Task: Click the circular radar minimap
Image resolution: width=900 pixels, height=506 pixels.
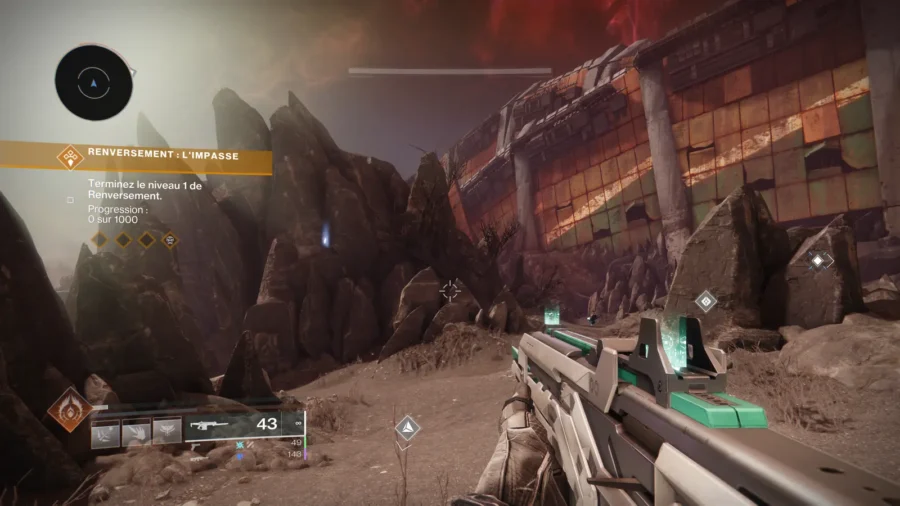Action: (x=93, y=82)
